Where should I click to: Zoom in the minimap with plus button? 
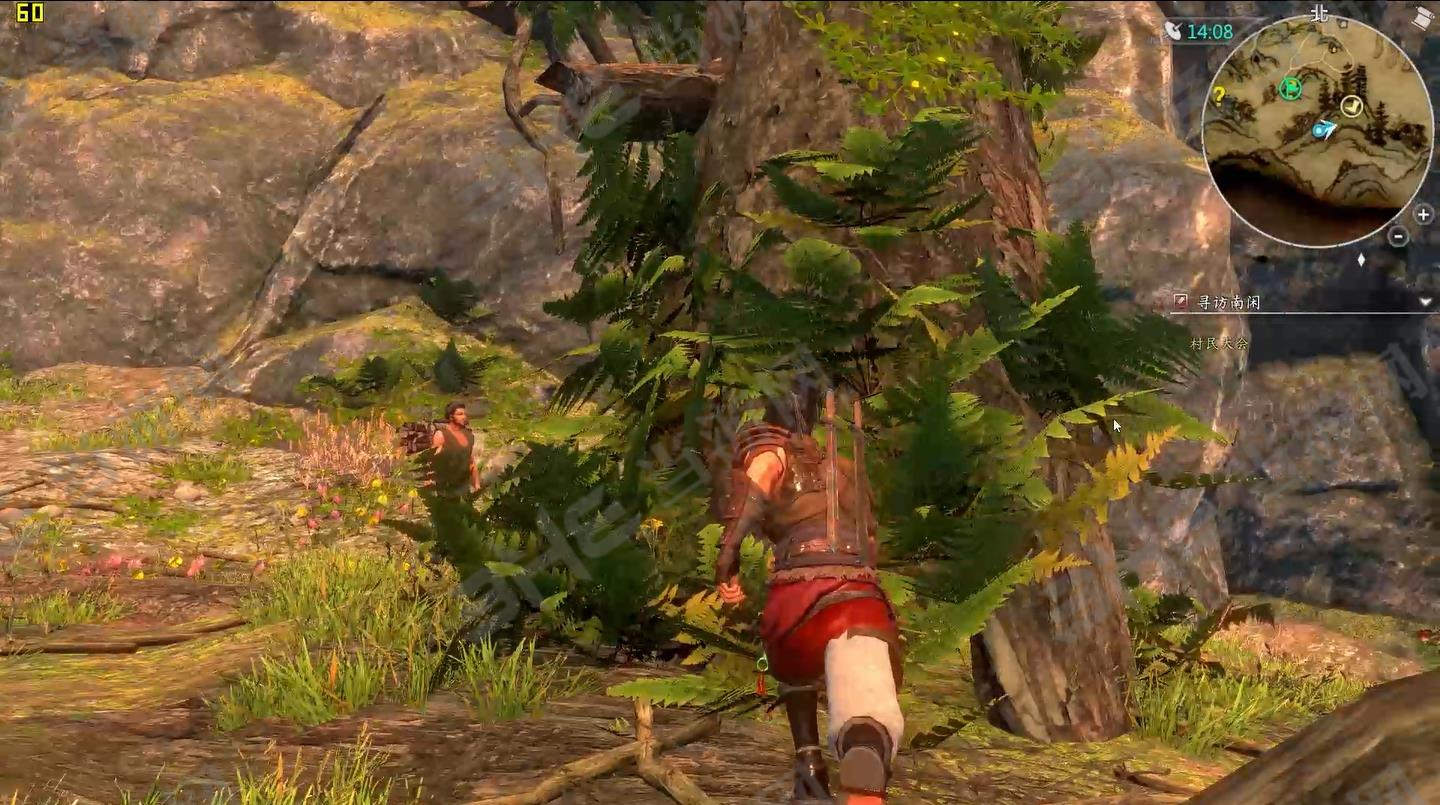click(x=1422, y=214)
